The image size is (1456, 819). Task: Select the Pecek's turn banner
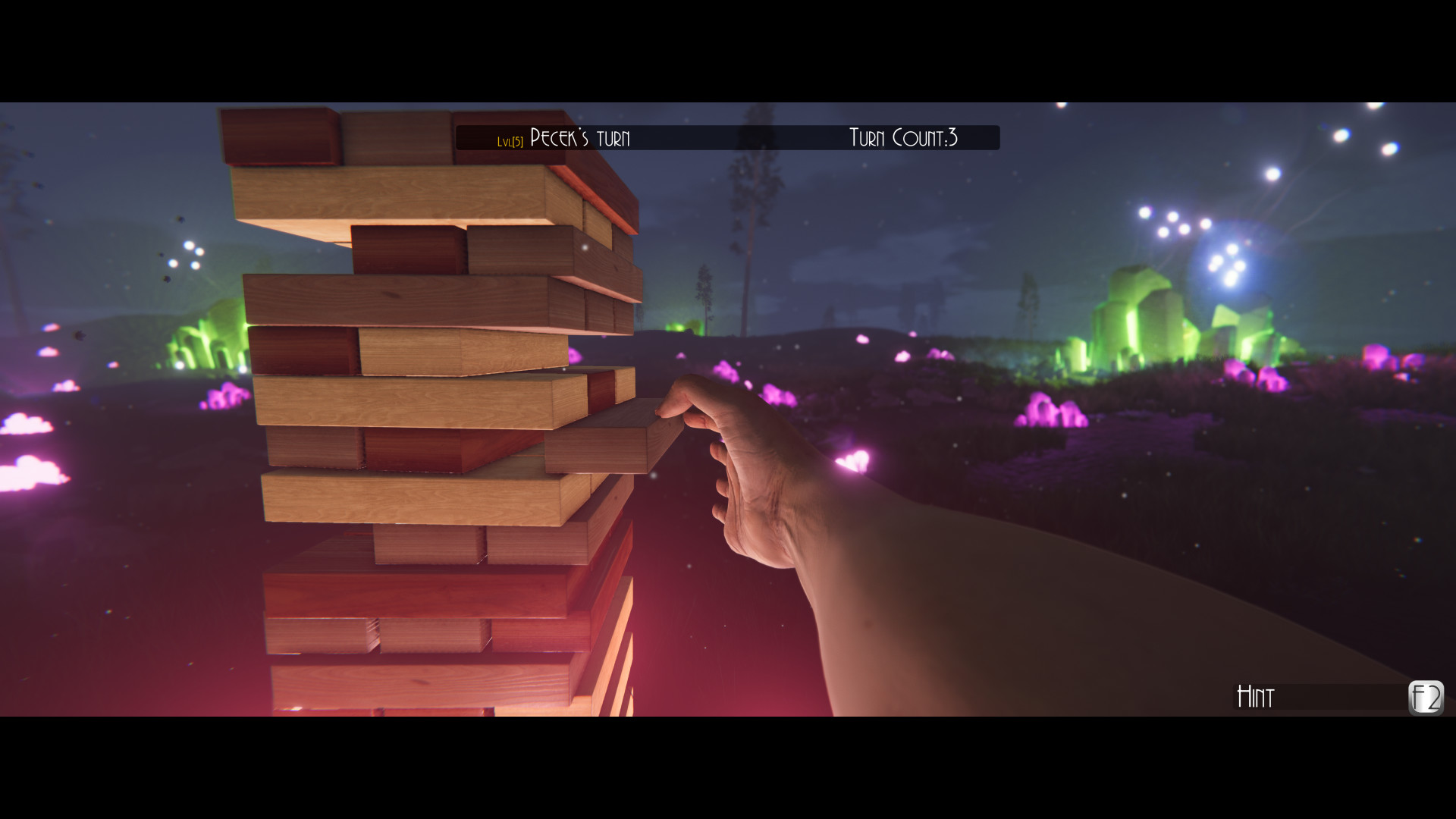tap(579, 138)
